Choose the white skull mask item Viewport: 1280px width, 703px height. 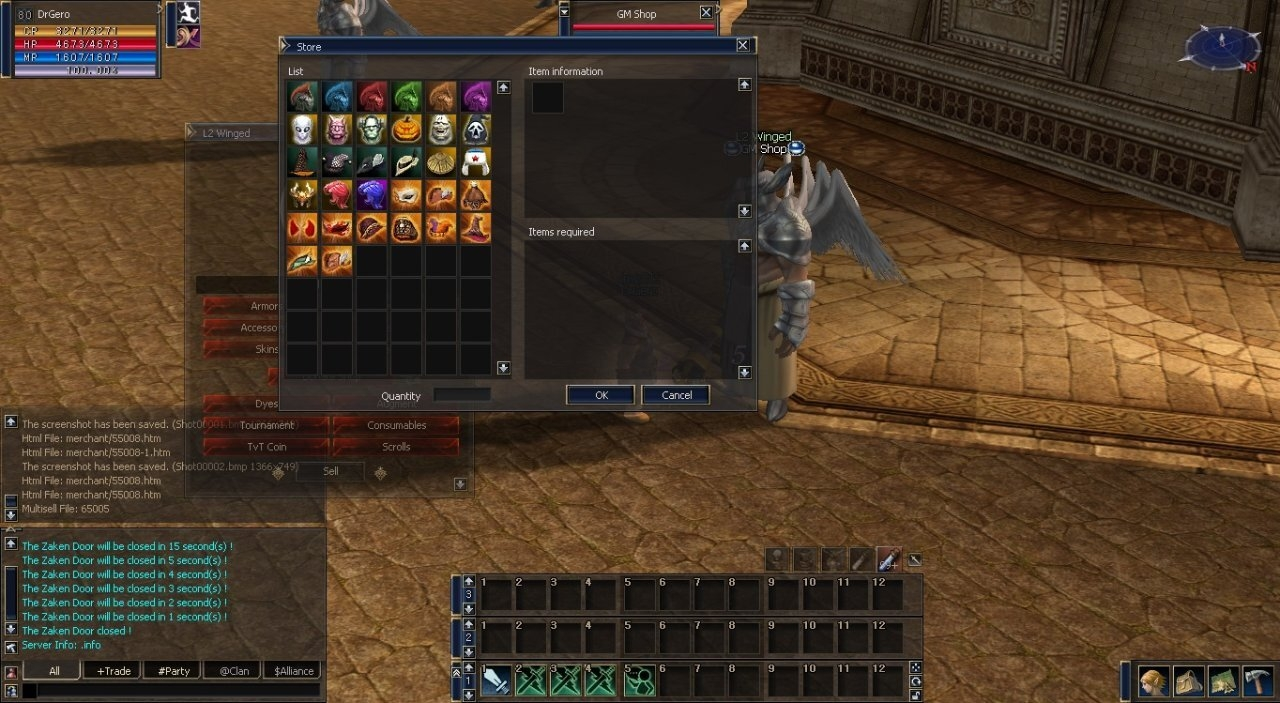303,130
